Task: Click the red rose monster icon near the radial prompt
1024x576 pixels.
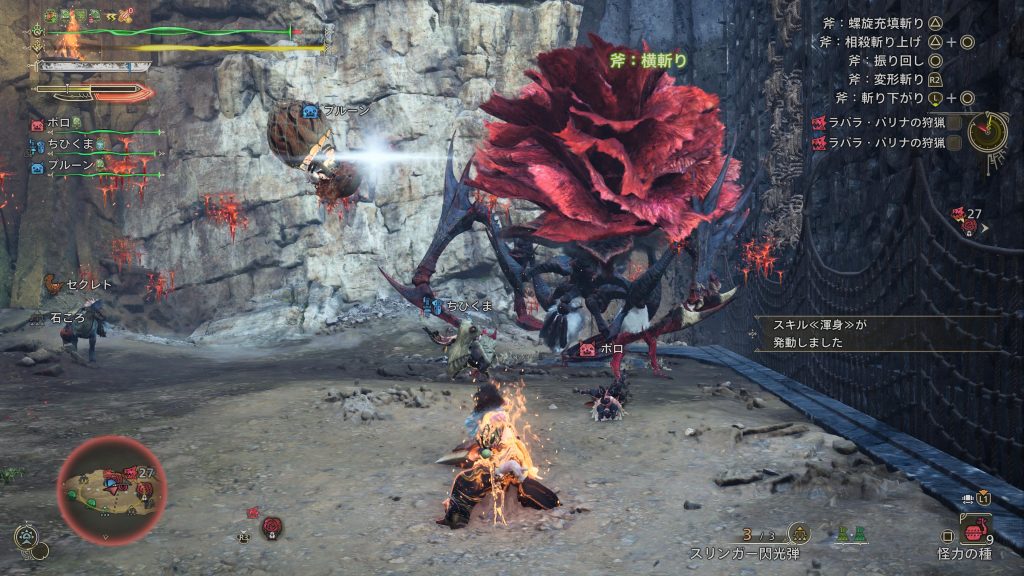Action: coord(269,524)
